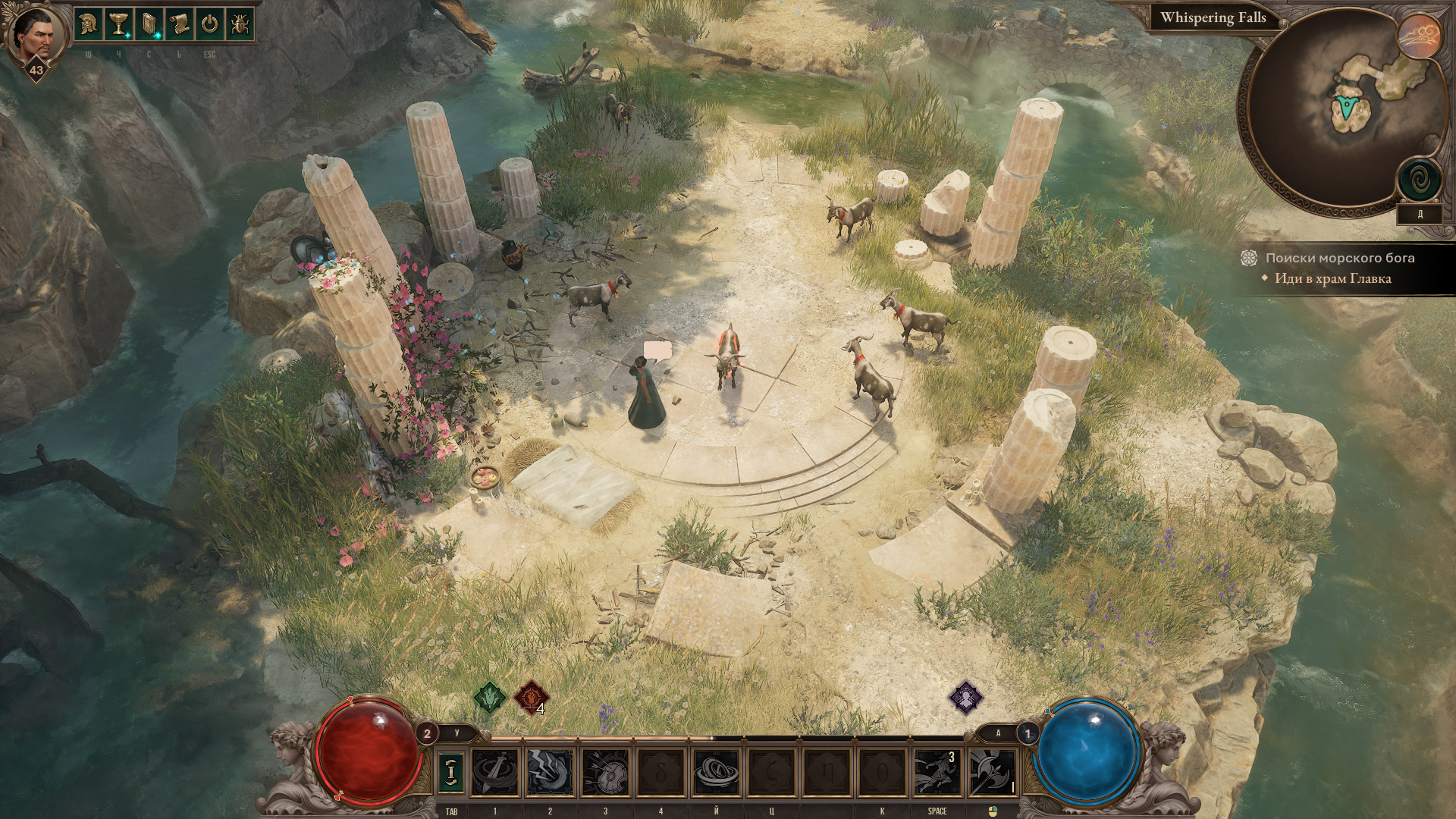Open the circular minimap

pos(1342,114)
